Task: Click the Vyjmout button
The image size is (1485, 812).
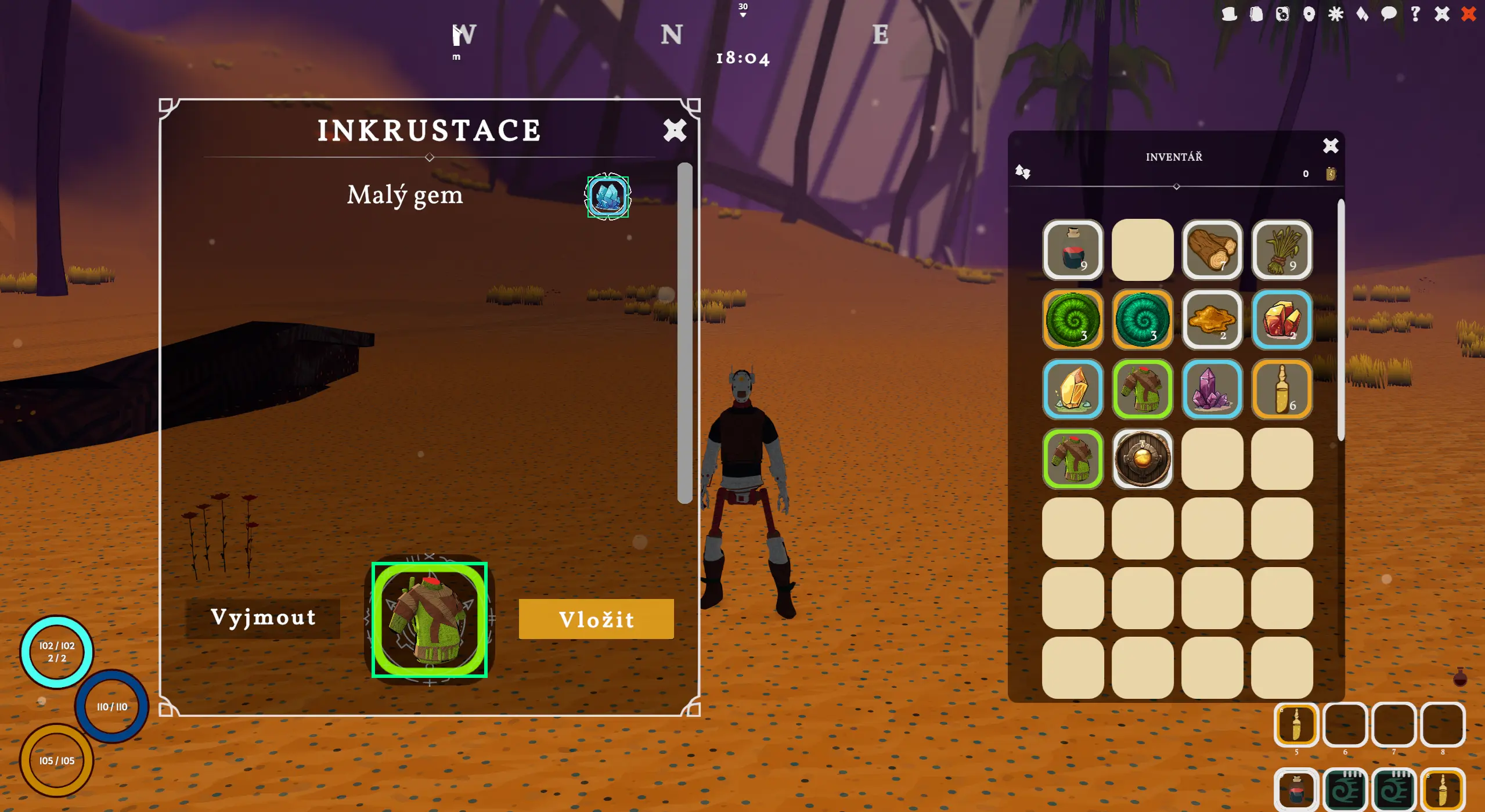Action: coord(263,618)
